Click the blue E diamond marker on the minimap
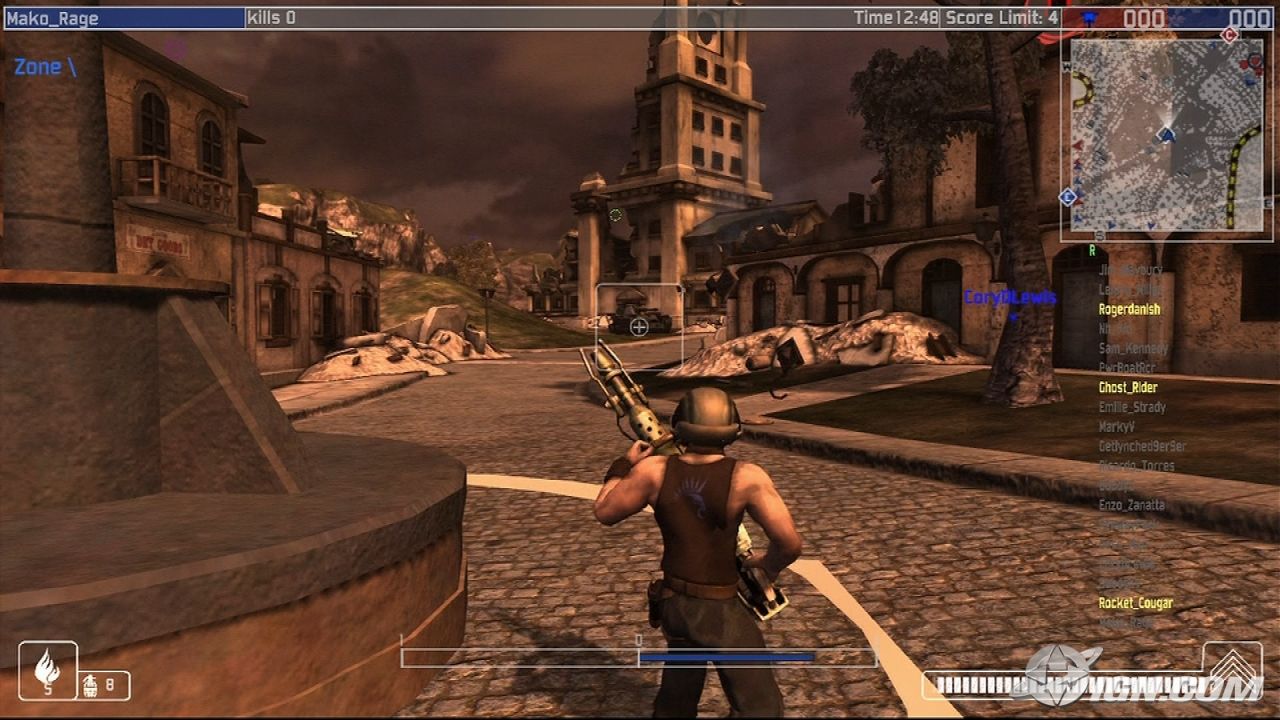This screenshot has width=1280, height=720. point(1067,196)
